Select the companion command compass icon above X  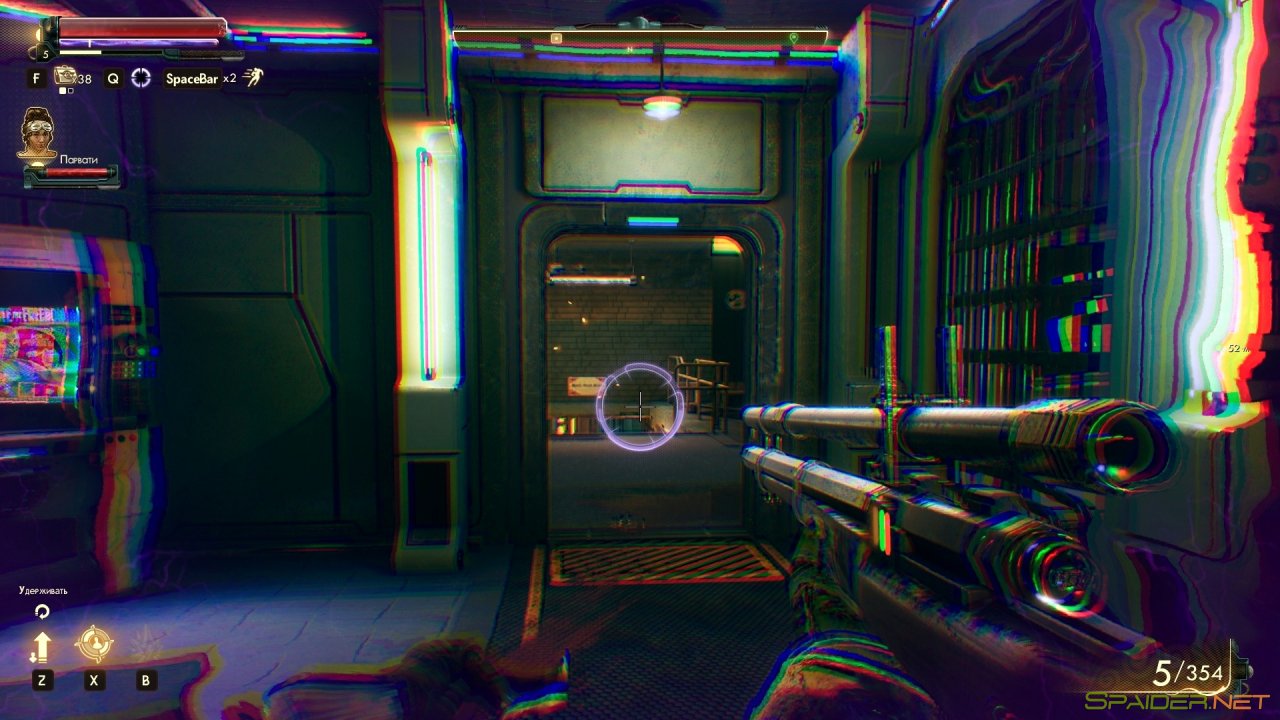[93, 644]
